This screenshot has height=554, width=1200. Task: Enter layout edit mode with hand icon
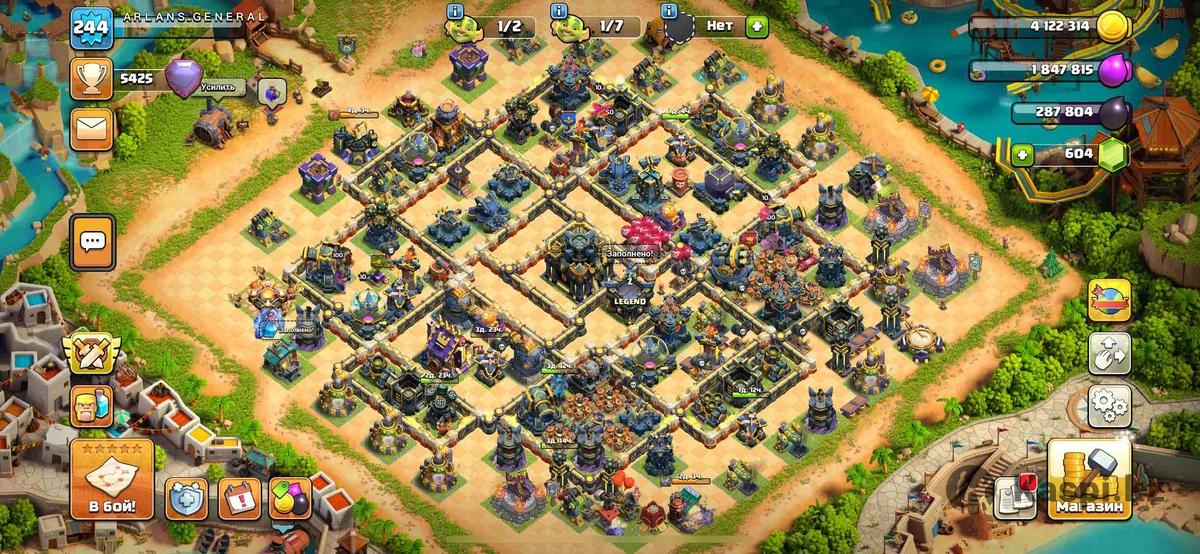coord(1109,352)
